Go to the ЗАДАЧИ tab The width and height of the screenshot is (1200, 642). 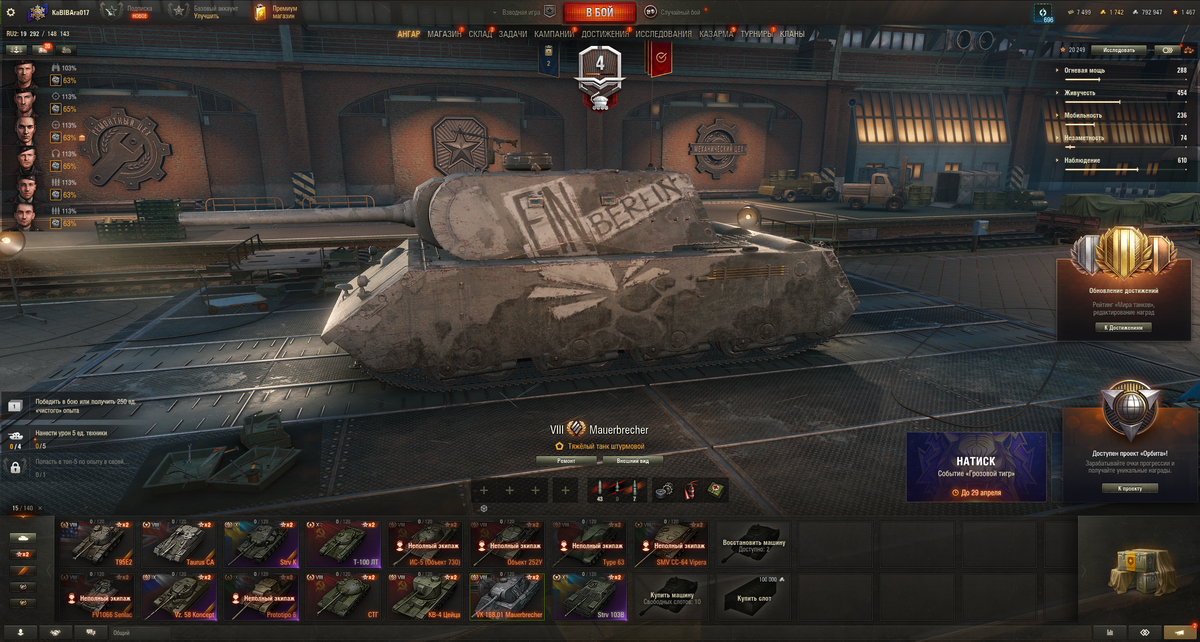(x=513, y=34)
